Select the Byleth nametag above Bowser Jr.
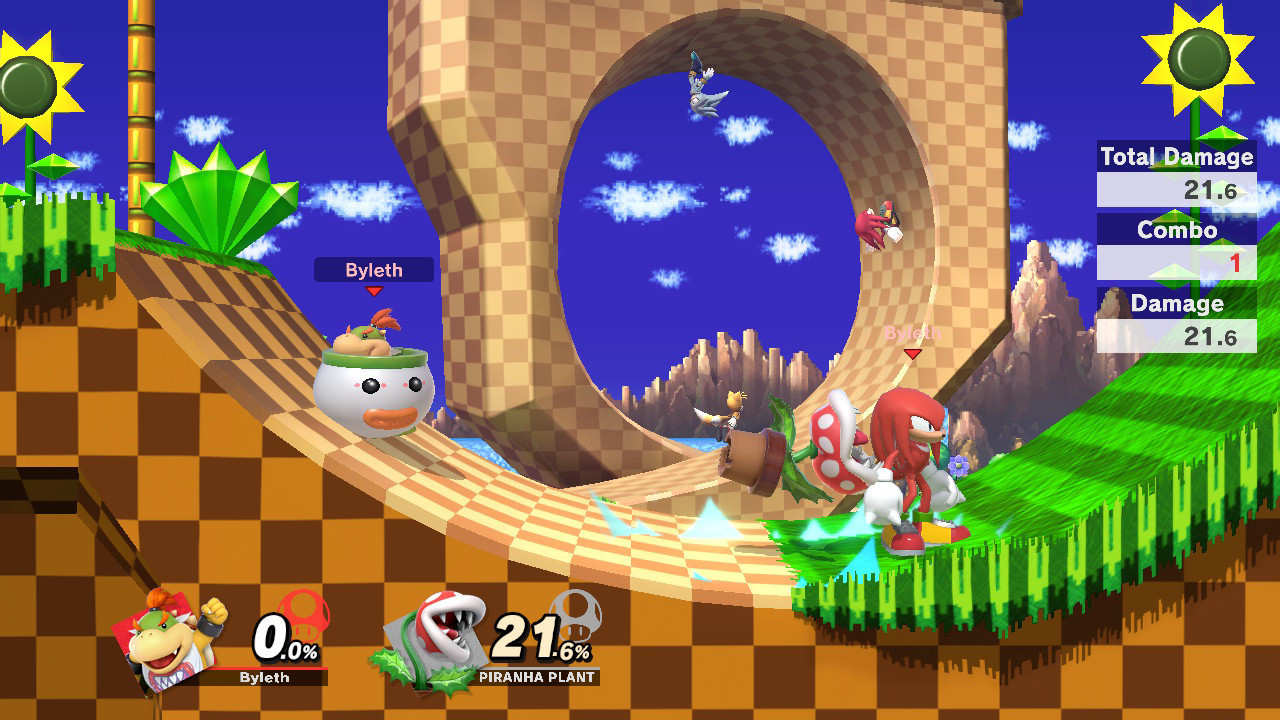1280x720 pixels. [374, 269]
